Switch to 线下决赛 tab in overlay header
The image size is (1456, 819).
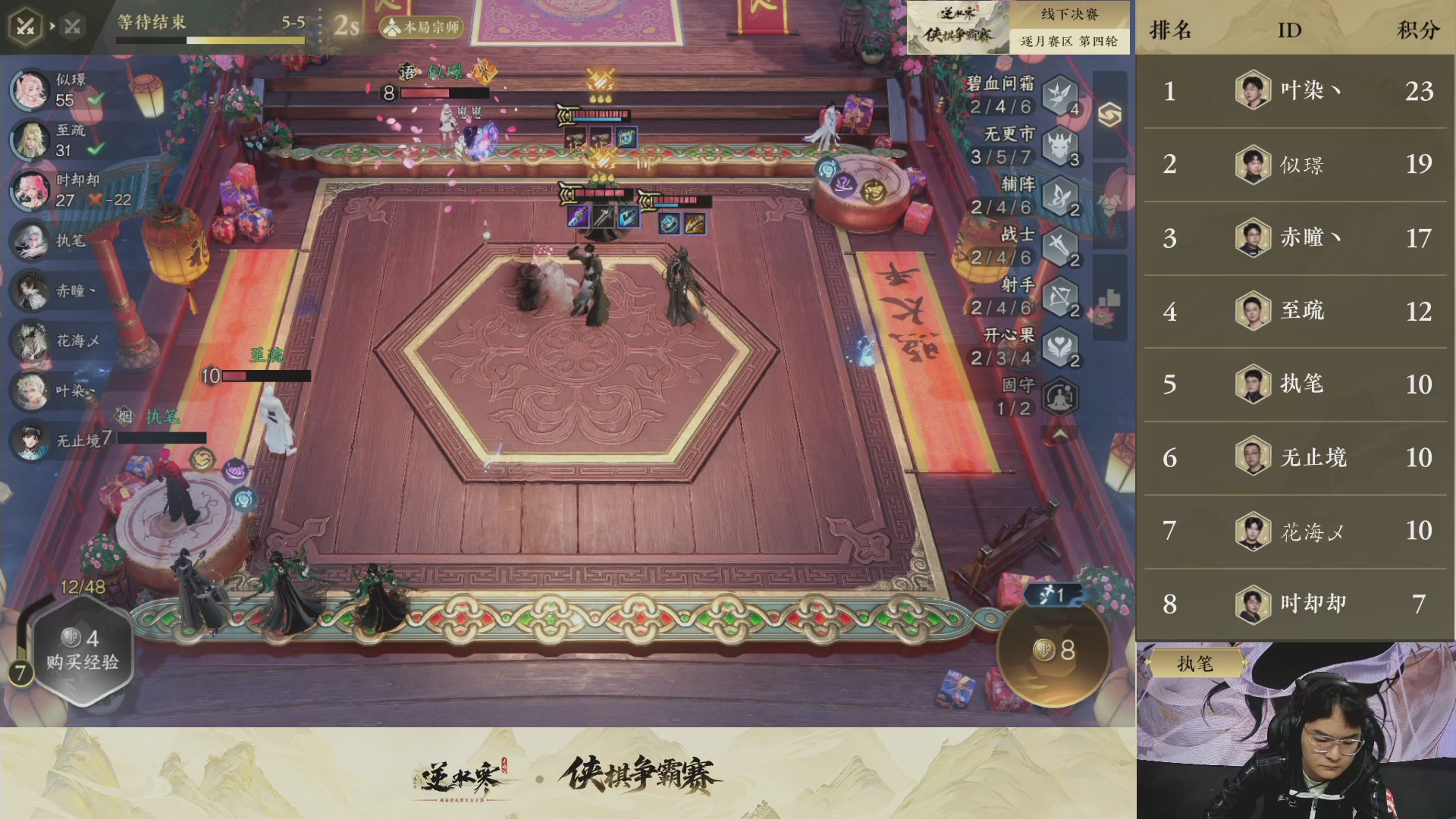point(1068,13)
